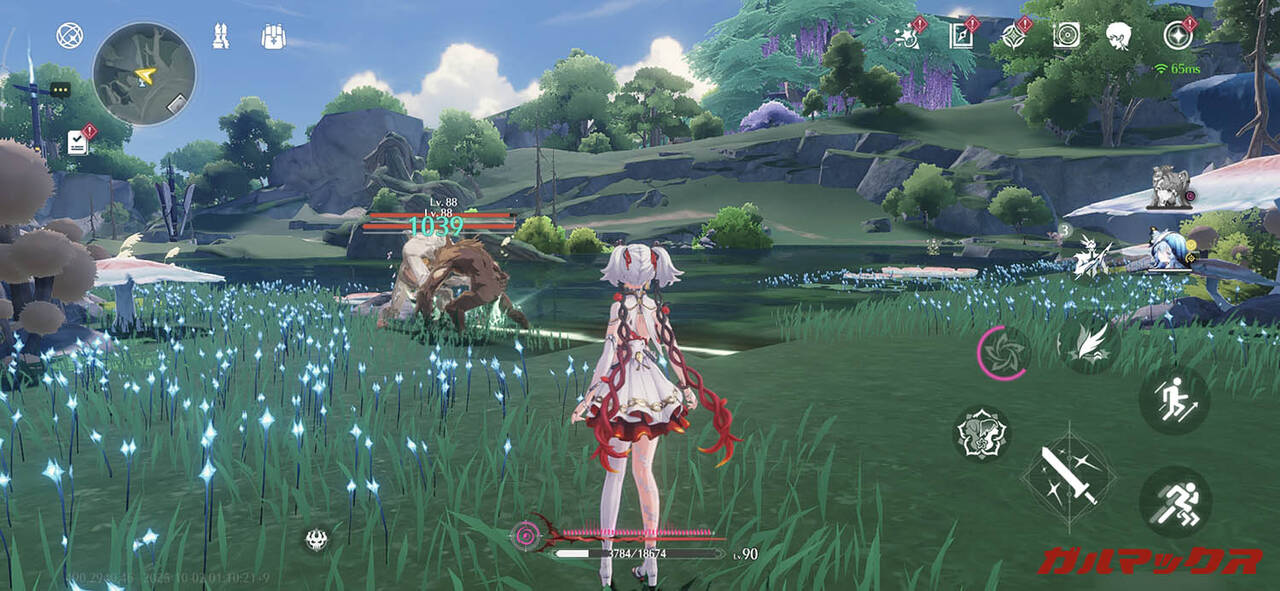Open the compass guidebook icon

pyautogui.click(x=961, y=36)
